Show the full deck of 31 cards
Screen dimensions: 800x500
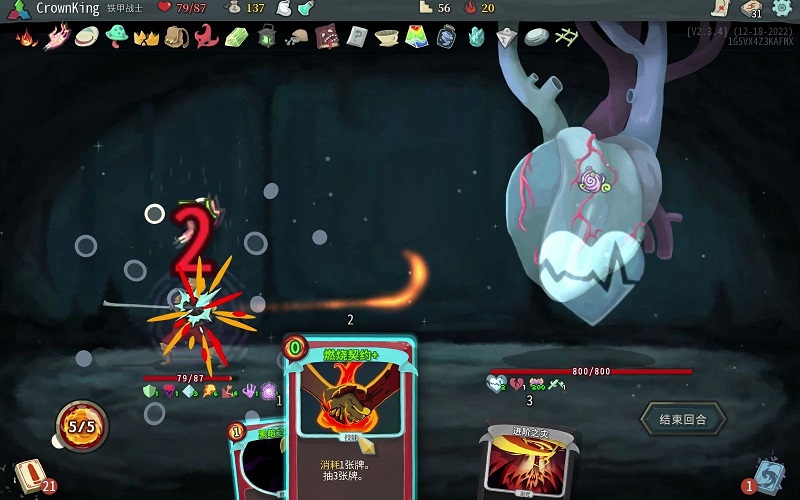(752, 8)
